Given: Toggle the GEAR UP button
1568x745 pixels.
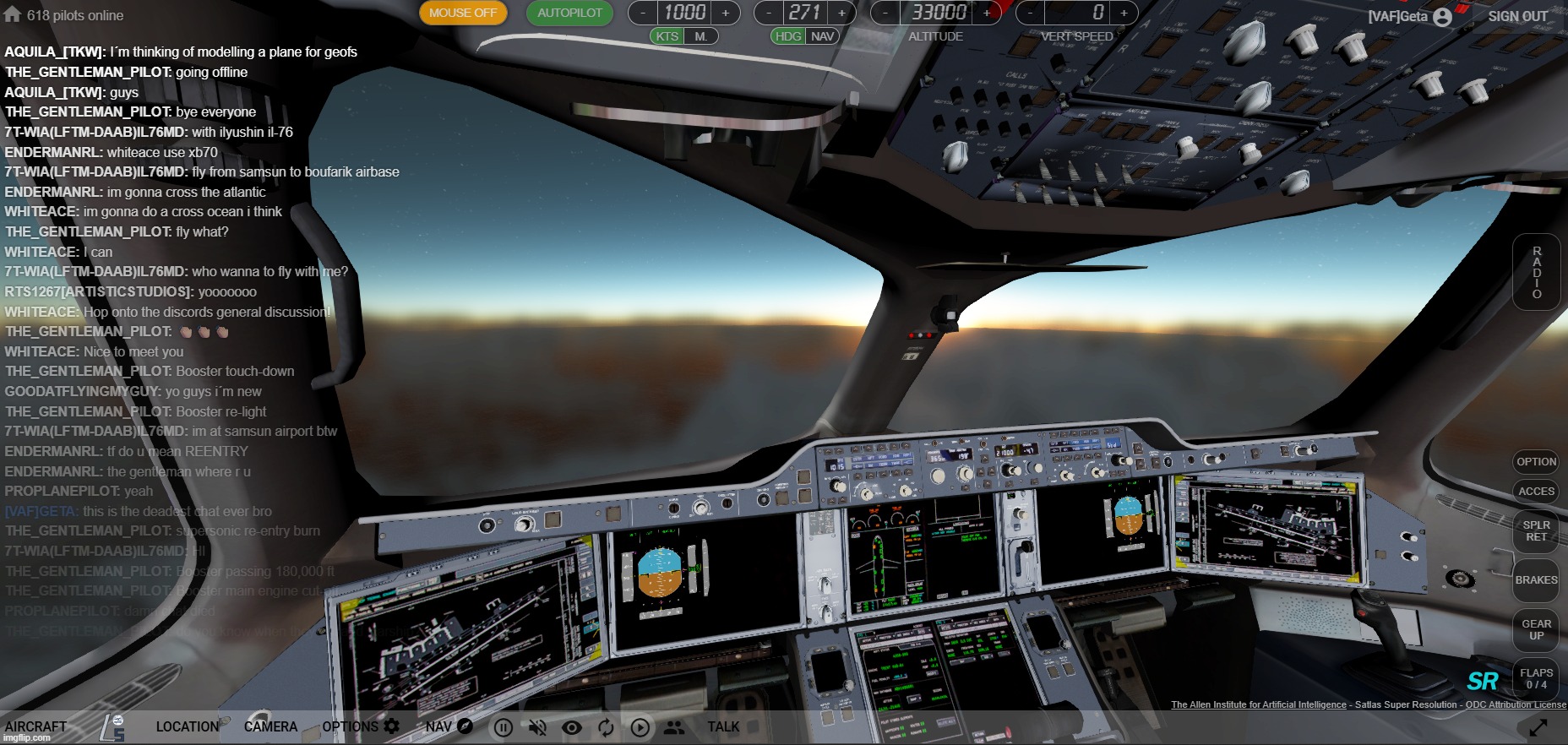Looking at the screenshot, I should pyautogui.click(x=1536, y=630).
